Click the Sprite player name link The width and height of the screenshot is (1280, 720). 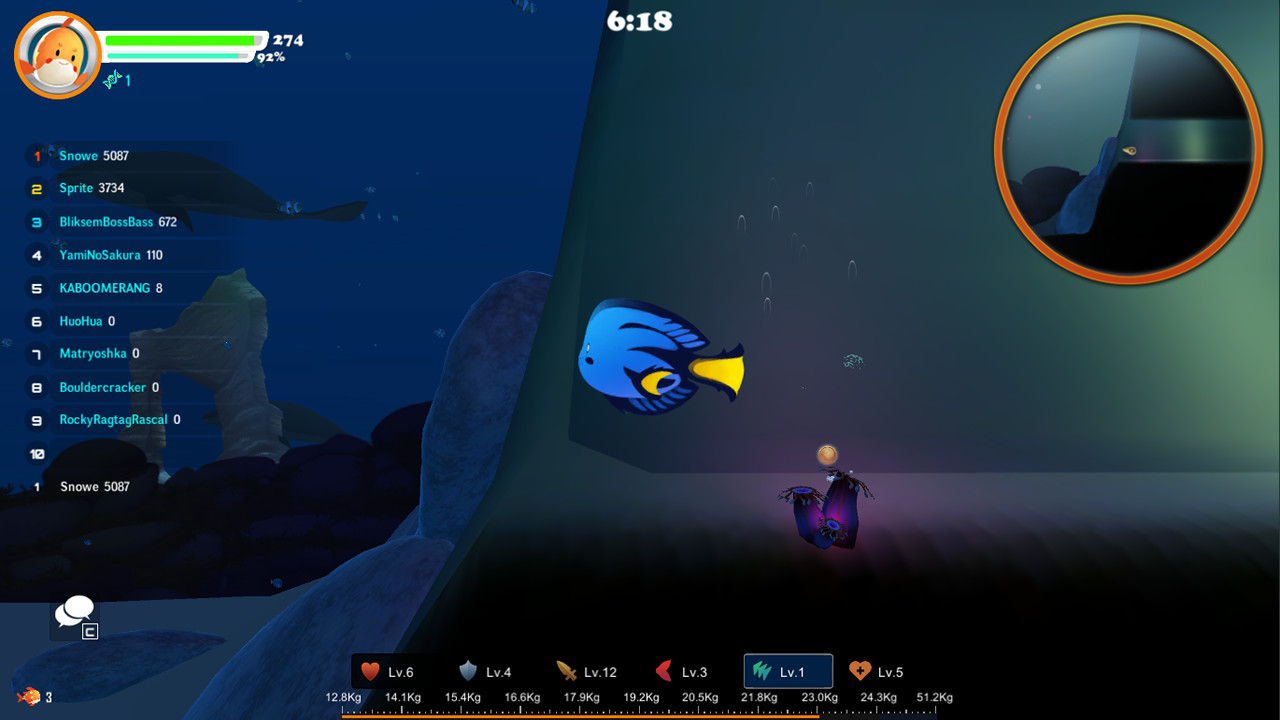[77, 188]
